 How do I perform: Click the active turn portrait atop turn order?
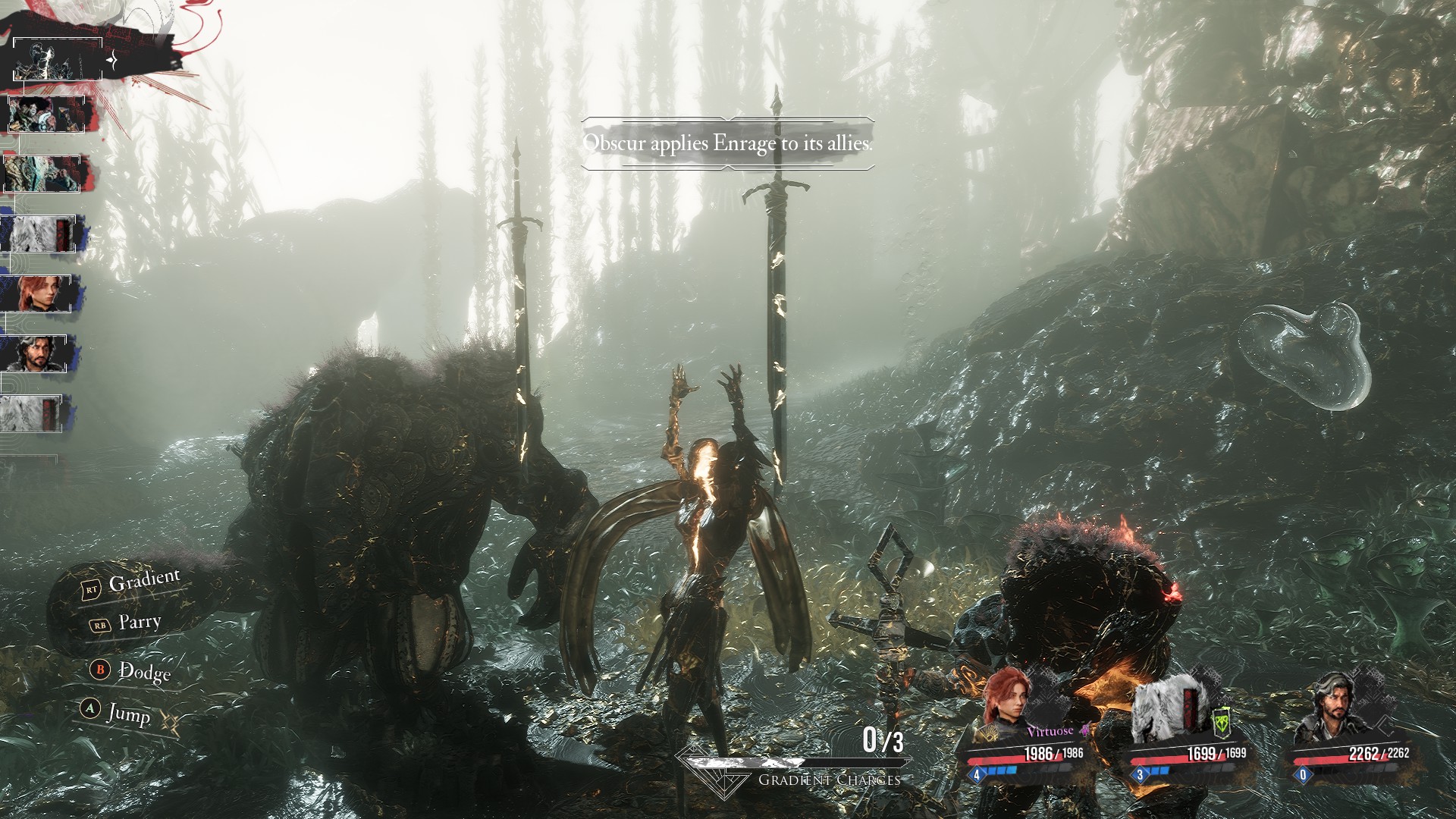pos(57,60)
